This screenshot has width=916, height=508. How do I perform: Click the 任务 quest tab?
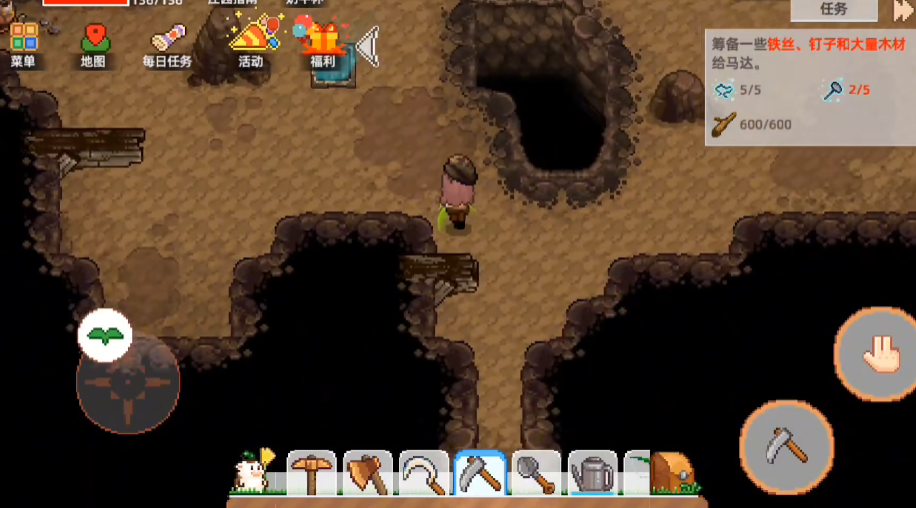point(833,9)
